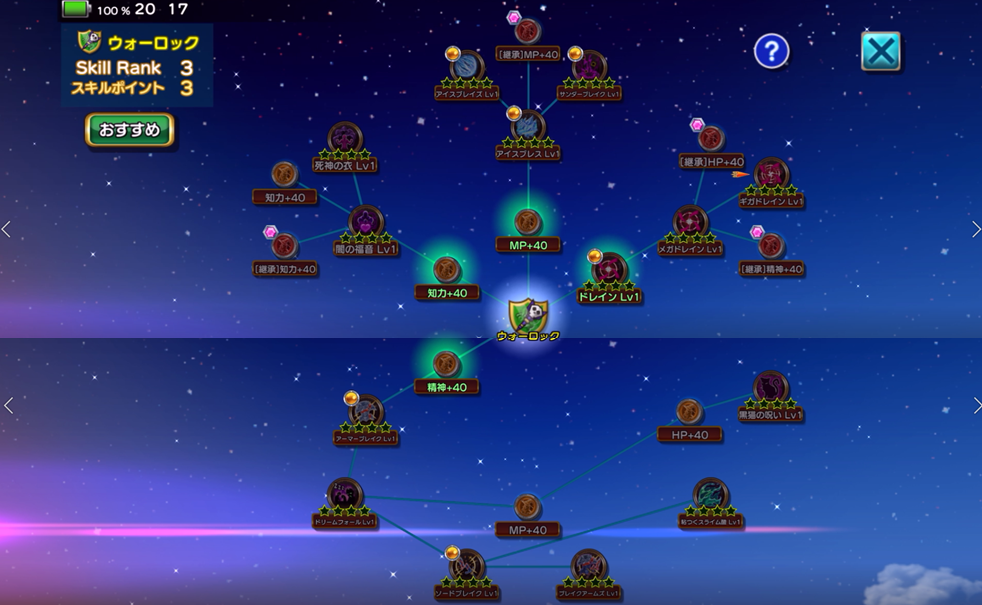
Task: Choose the 黒猫の呪い Lv1 skill node
Action: coord(770,388)
